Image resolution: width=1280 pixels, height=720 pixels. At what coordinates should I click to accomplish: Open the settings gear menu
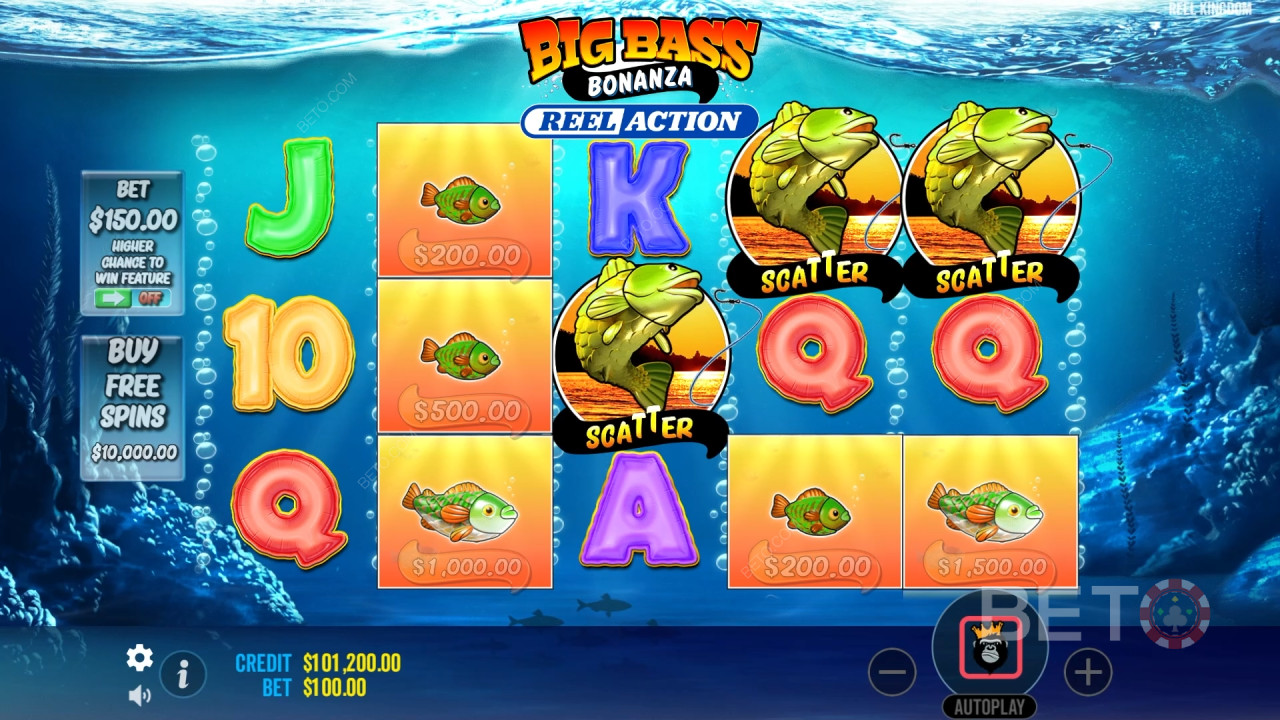(x=139, y=657)
